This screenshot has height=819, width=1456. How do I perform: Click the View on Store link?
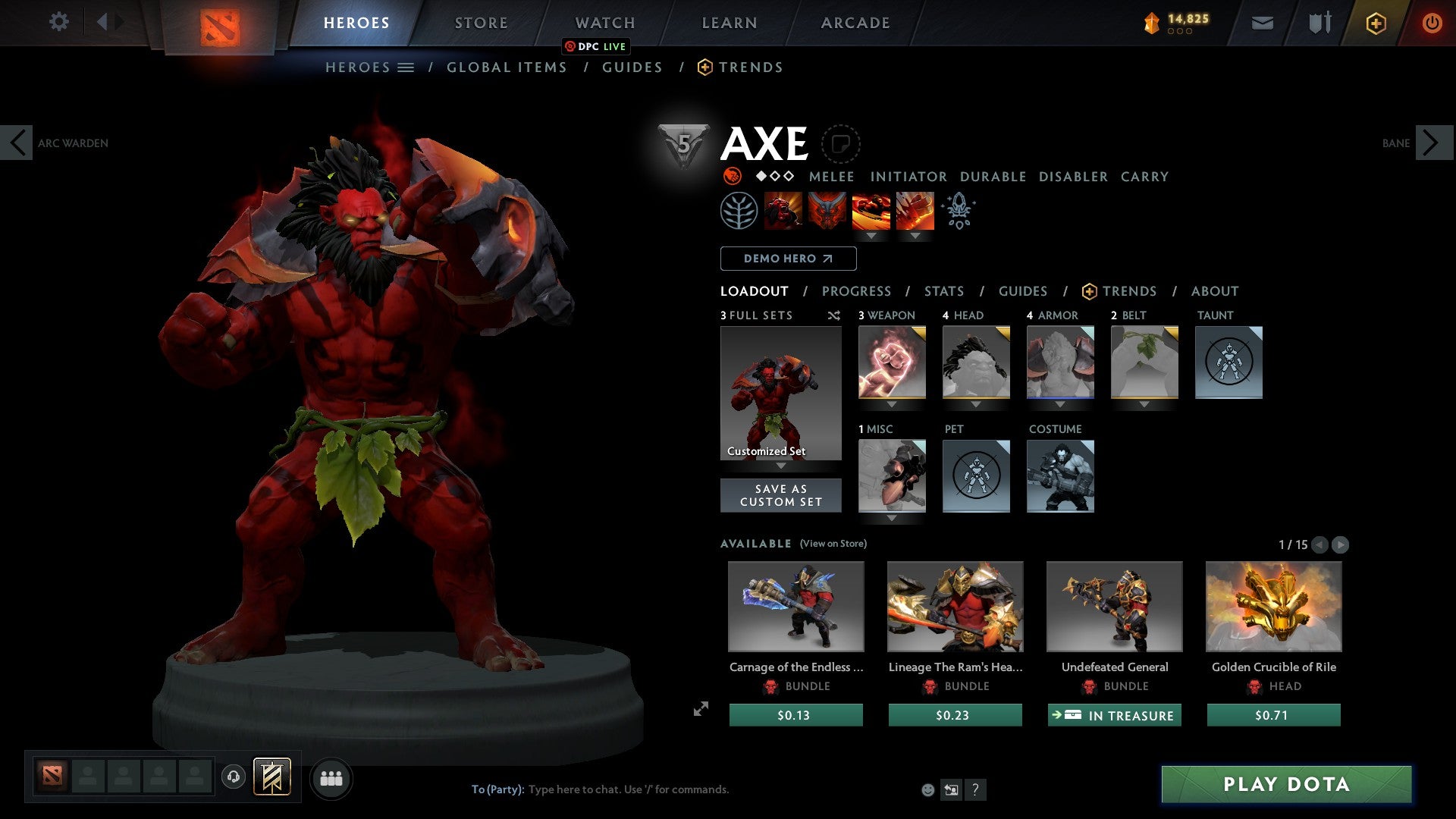tap(833, 544)
